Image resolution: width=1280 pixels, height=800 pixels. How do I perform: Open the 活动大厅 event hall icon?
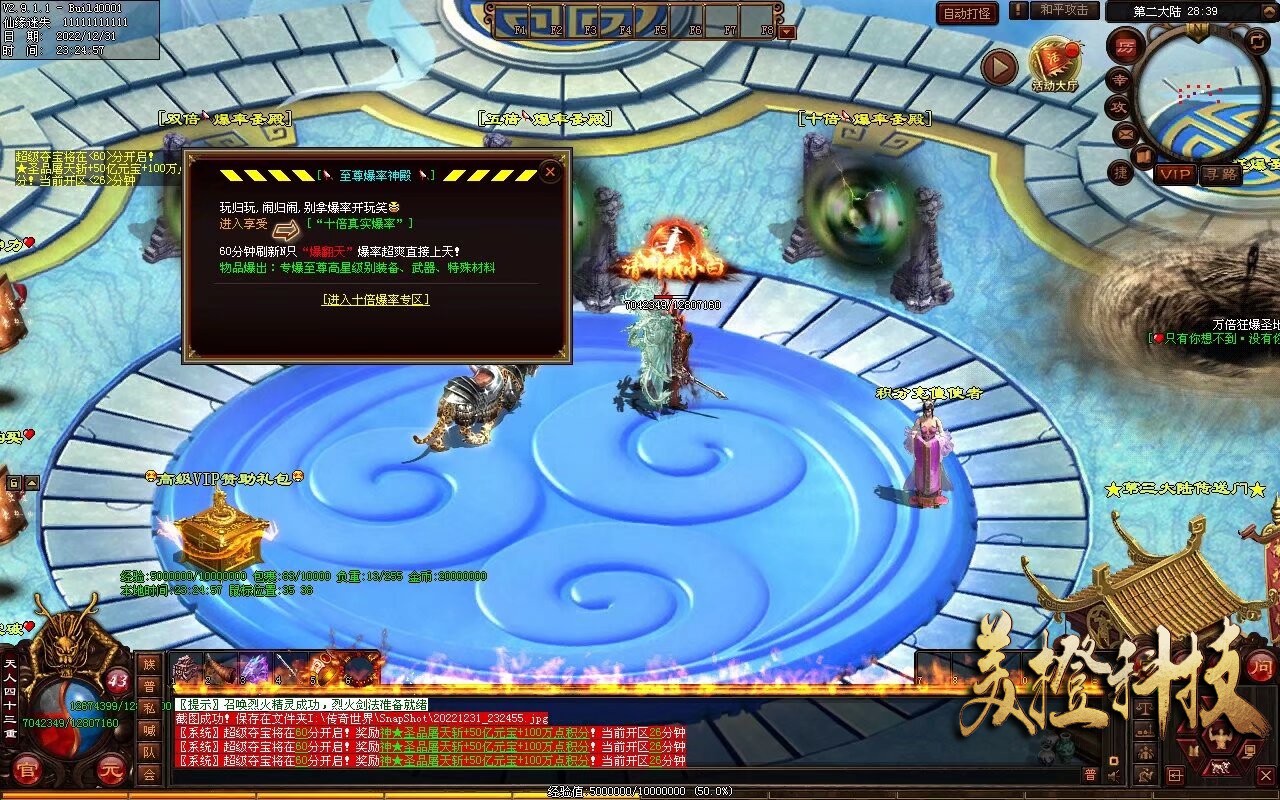pos(1054,65)
